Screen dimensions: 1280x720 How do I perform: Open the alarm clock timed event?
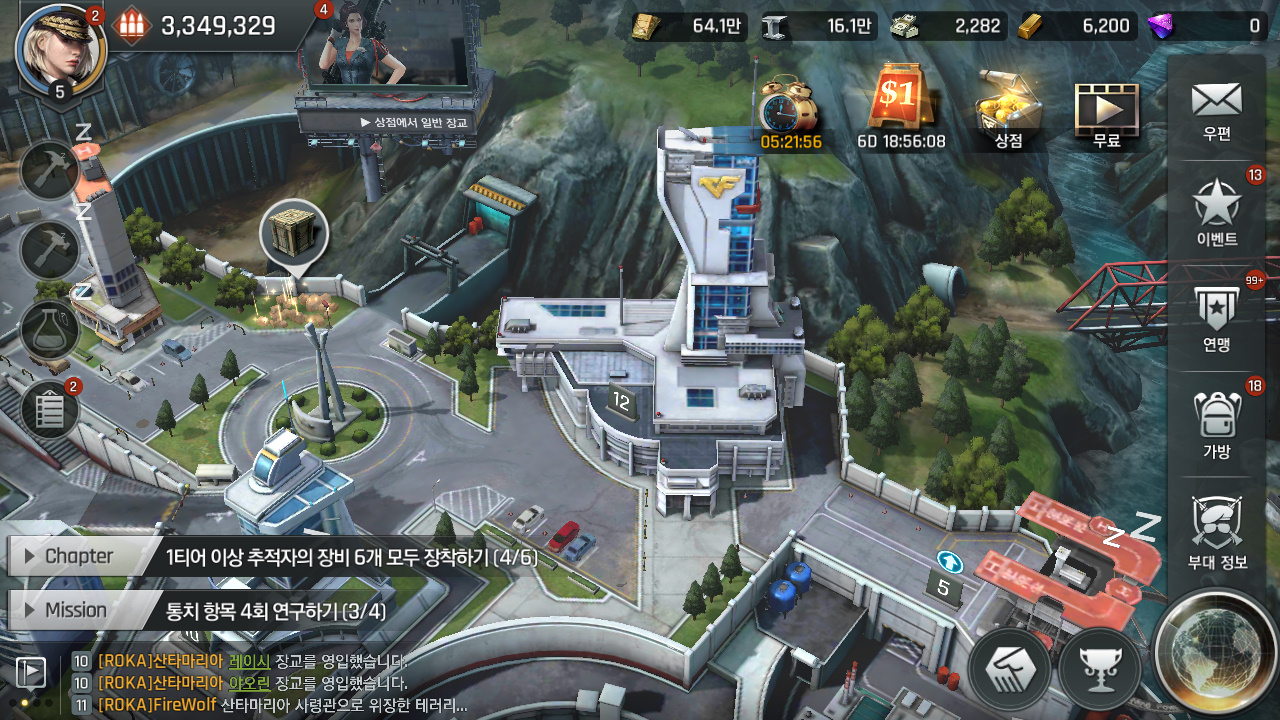click(790, 110)
